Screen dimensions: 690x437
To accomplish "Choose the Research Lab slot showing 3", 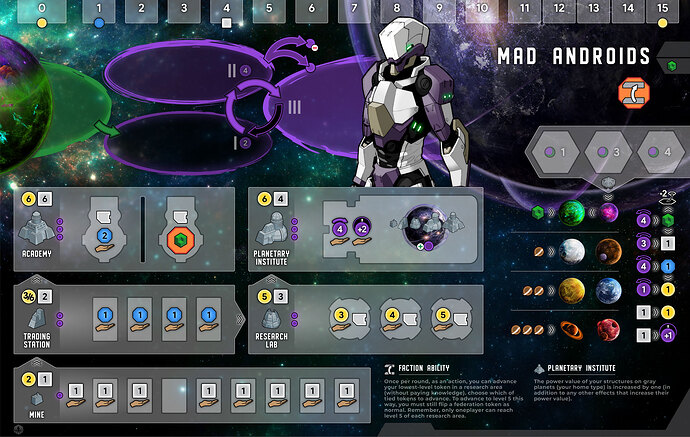I will coord(342,317).
